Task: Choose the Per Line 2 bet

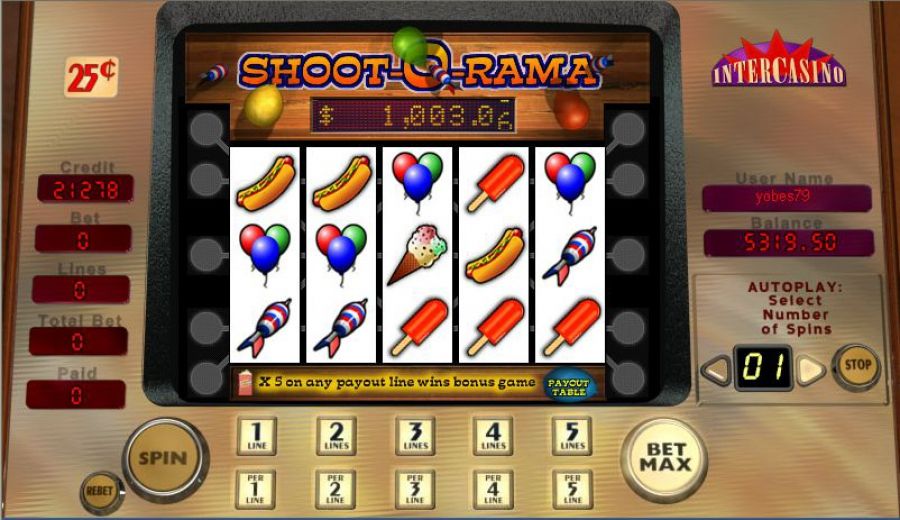Action: click(336, 489)
